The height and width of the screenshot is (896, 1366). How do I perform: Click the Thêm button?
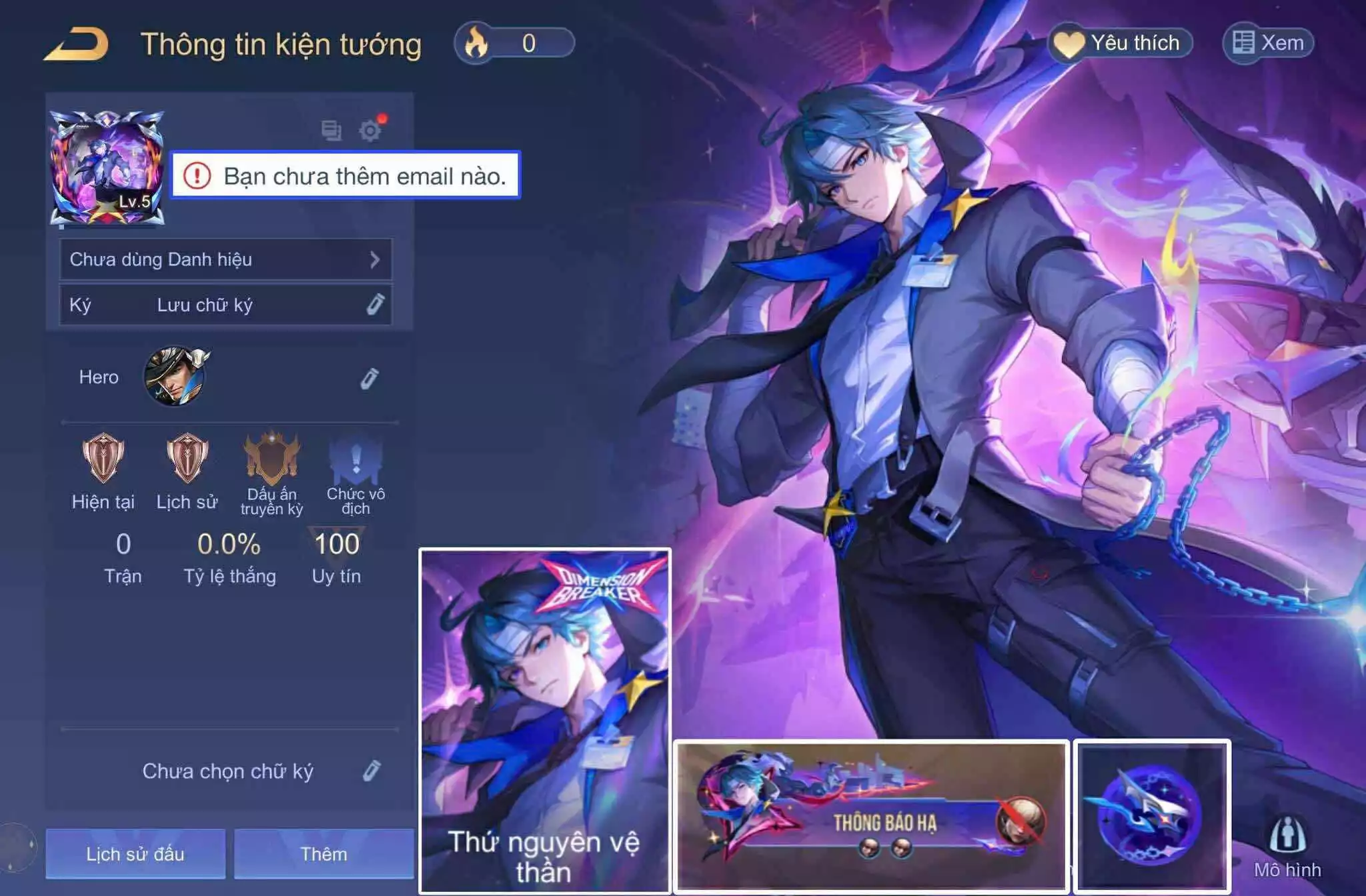(x=323, y=854)
